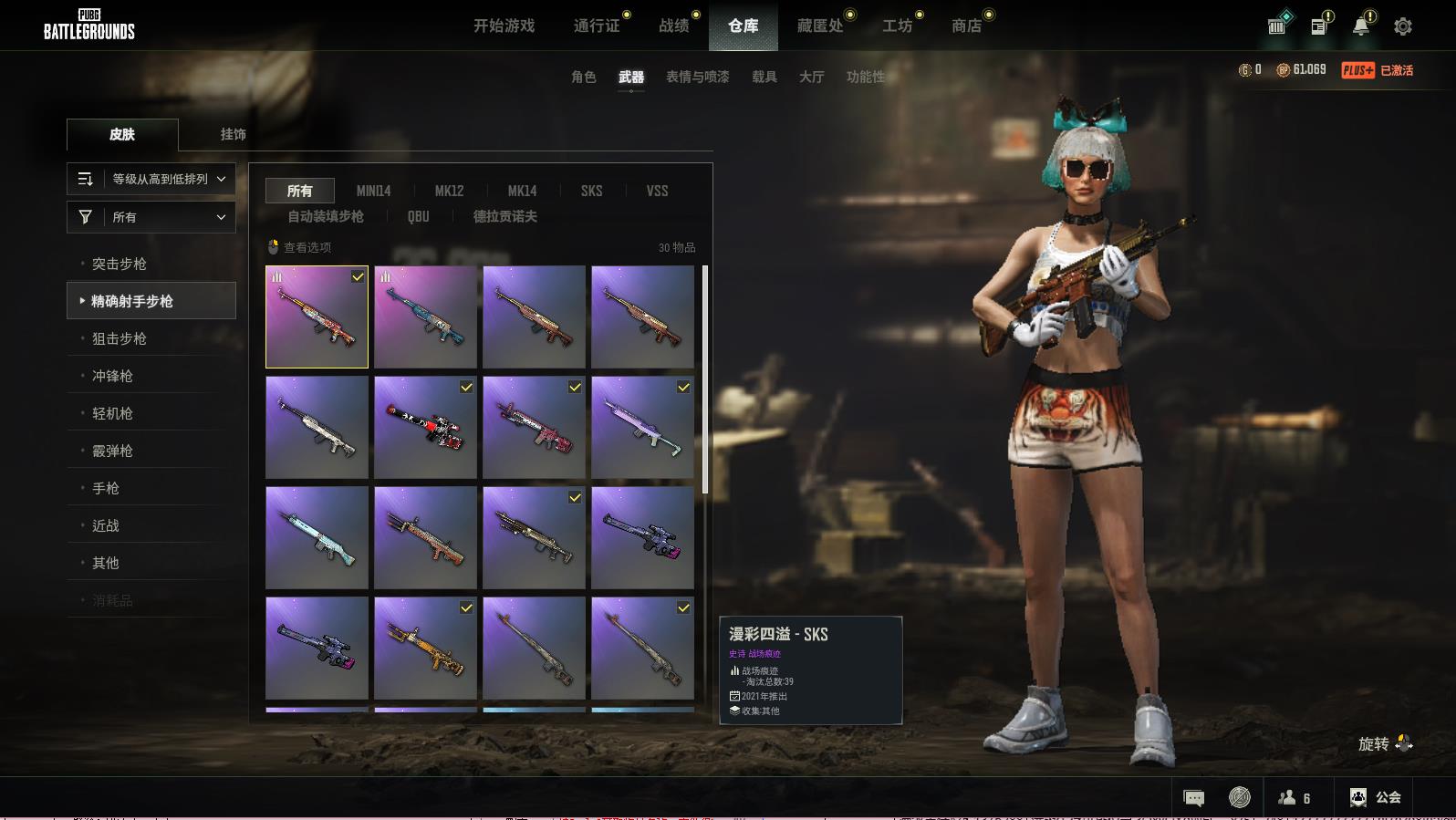
Task: Select the blue SKS skin thumbnail
Action: pyautogui.click(x=425, y=317)
